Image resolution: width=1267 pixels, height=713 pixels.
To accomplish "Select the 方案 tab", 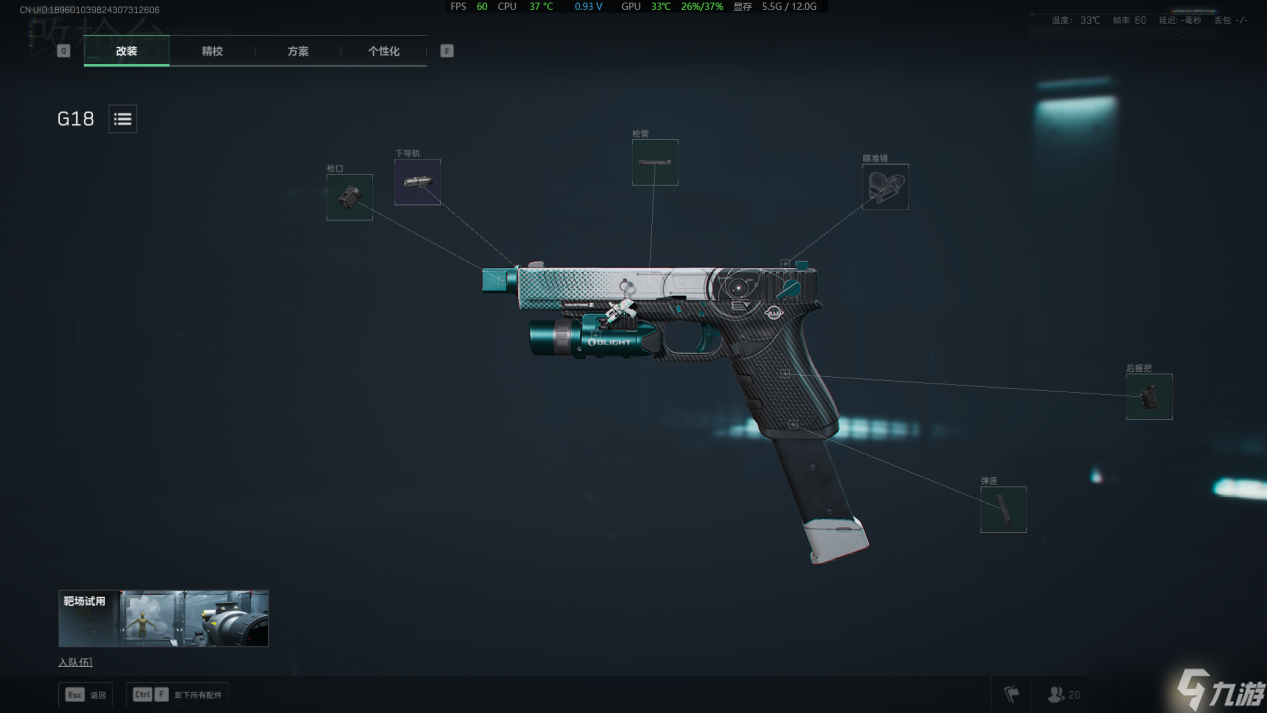I will click(298, 51).
